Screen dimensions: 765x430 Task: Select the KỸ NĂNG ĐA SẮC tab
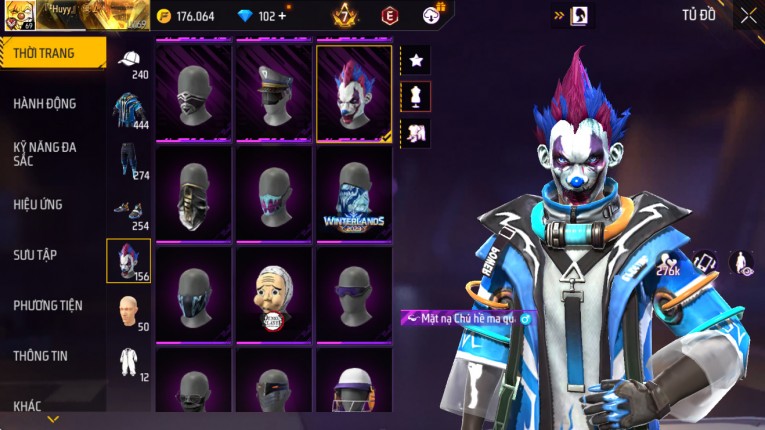point(45,153)
